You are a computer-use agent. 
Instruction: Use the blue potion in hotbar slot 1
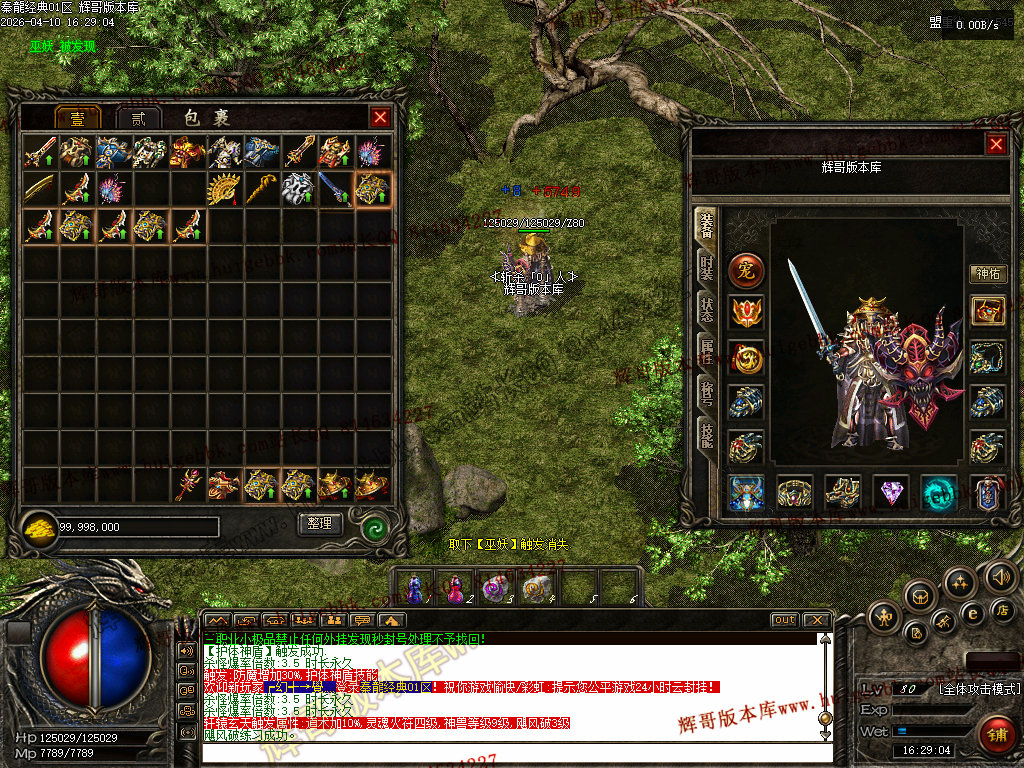coord(416,586)
